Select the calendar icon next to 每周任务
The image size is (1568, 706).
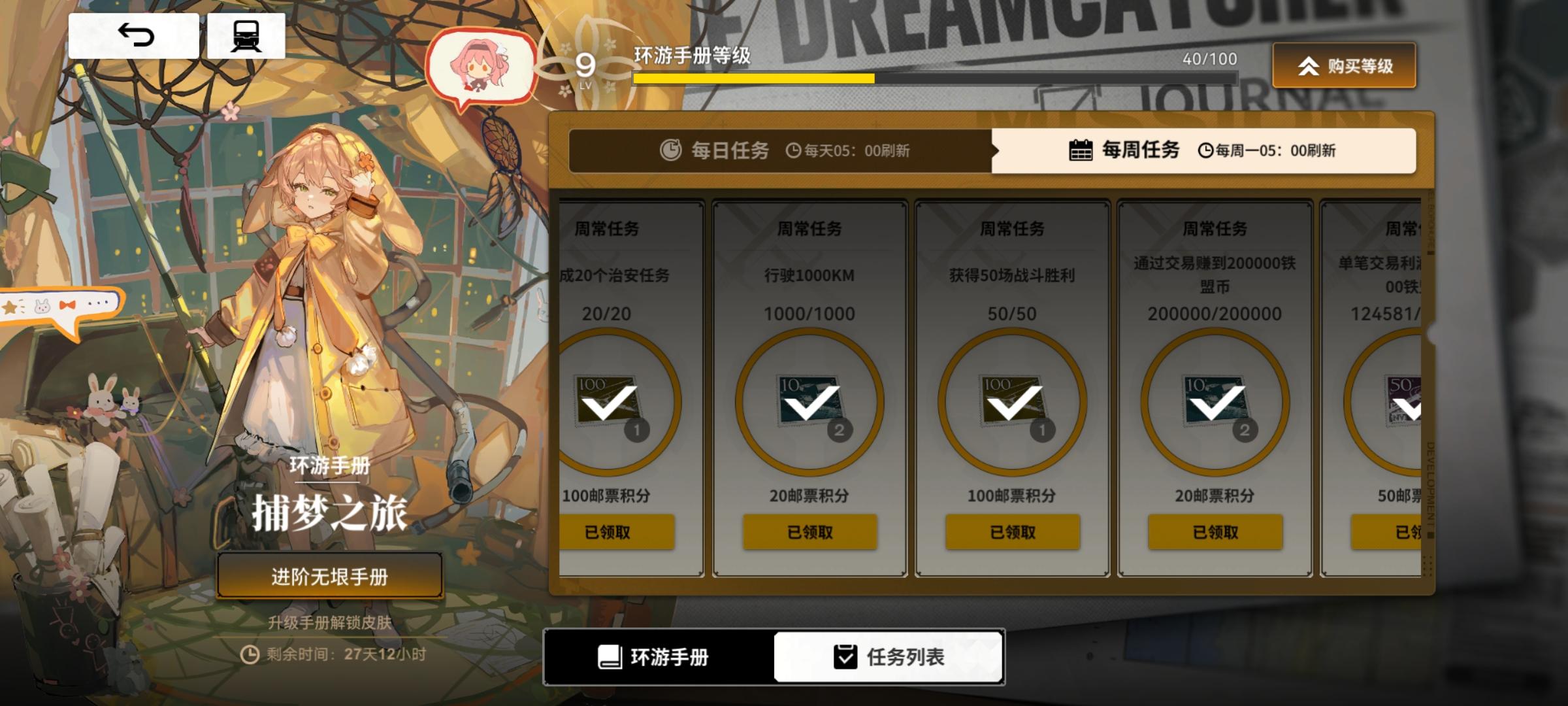(x=1081, y=149)
